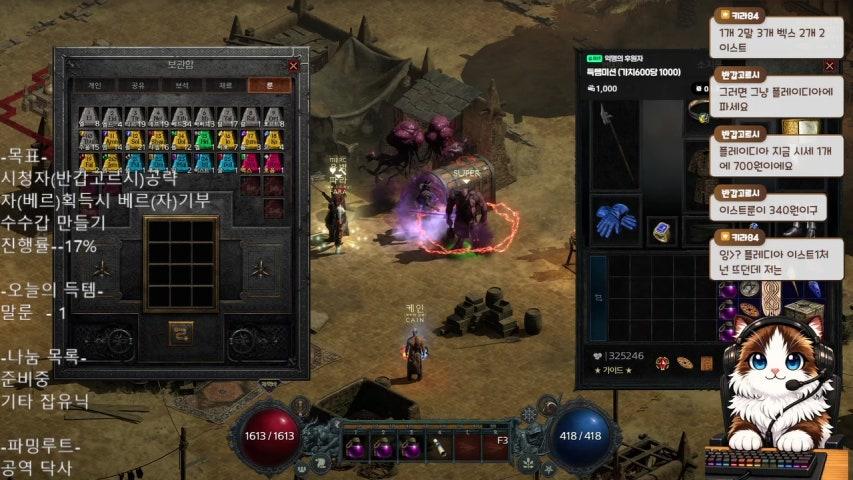Click the equipped blue gloves slot
This screenshot has width=853, height=480.
[x=615, y=220]
